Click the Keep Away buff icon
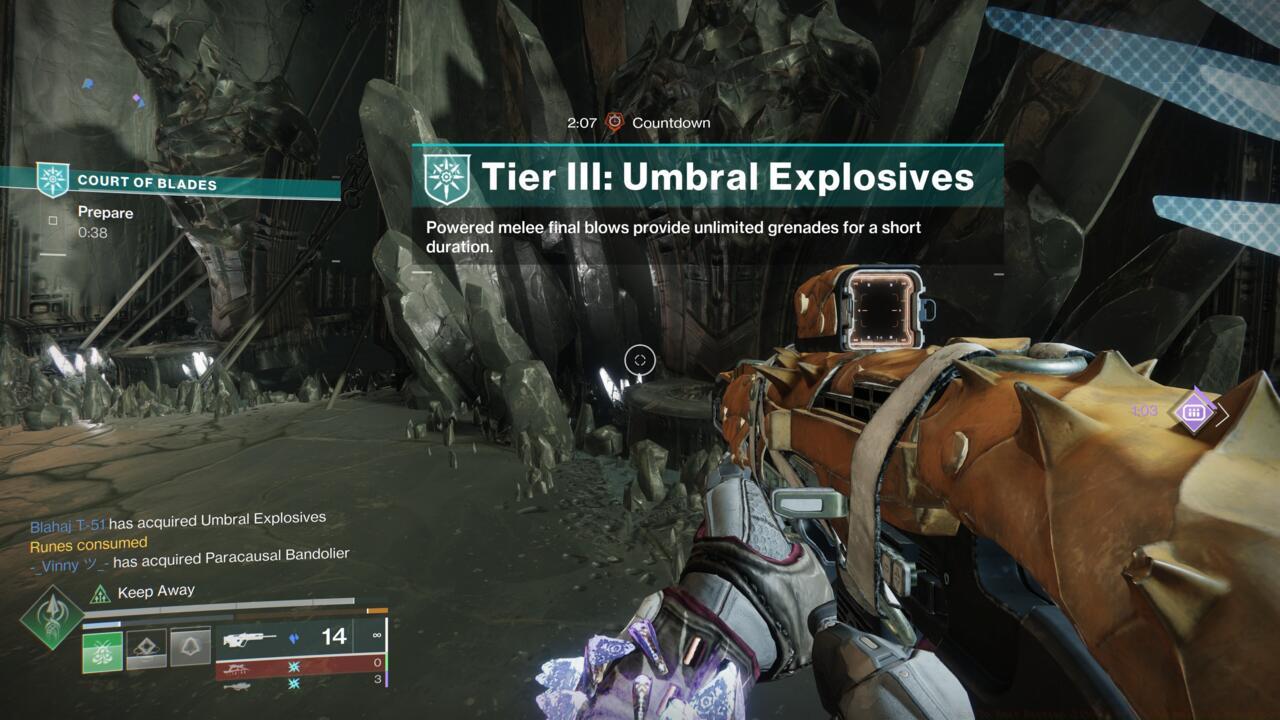Screen dimensions: 1280x720 coord(100,593)
